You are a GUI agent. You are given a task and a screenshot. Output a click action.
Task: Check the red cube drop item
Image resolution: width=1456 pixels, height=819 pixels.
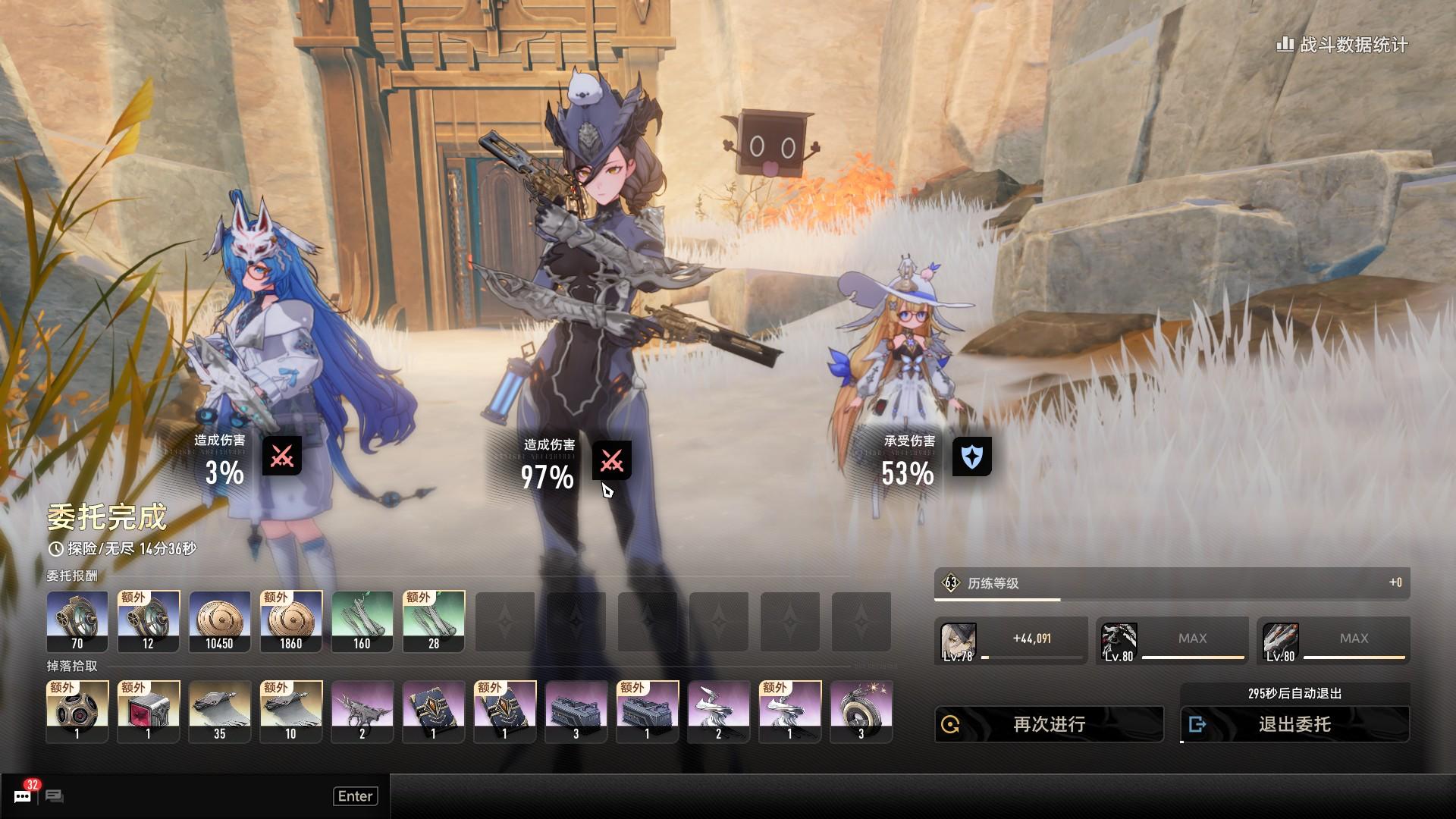click(x=148, y=711)
